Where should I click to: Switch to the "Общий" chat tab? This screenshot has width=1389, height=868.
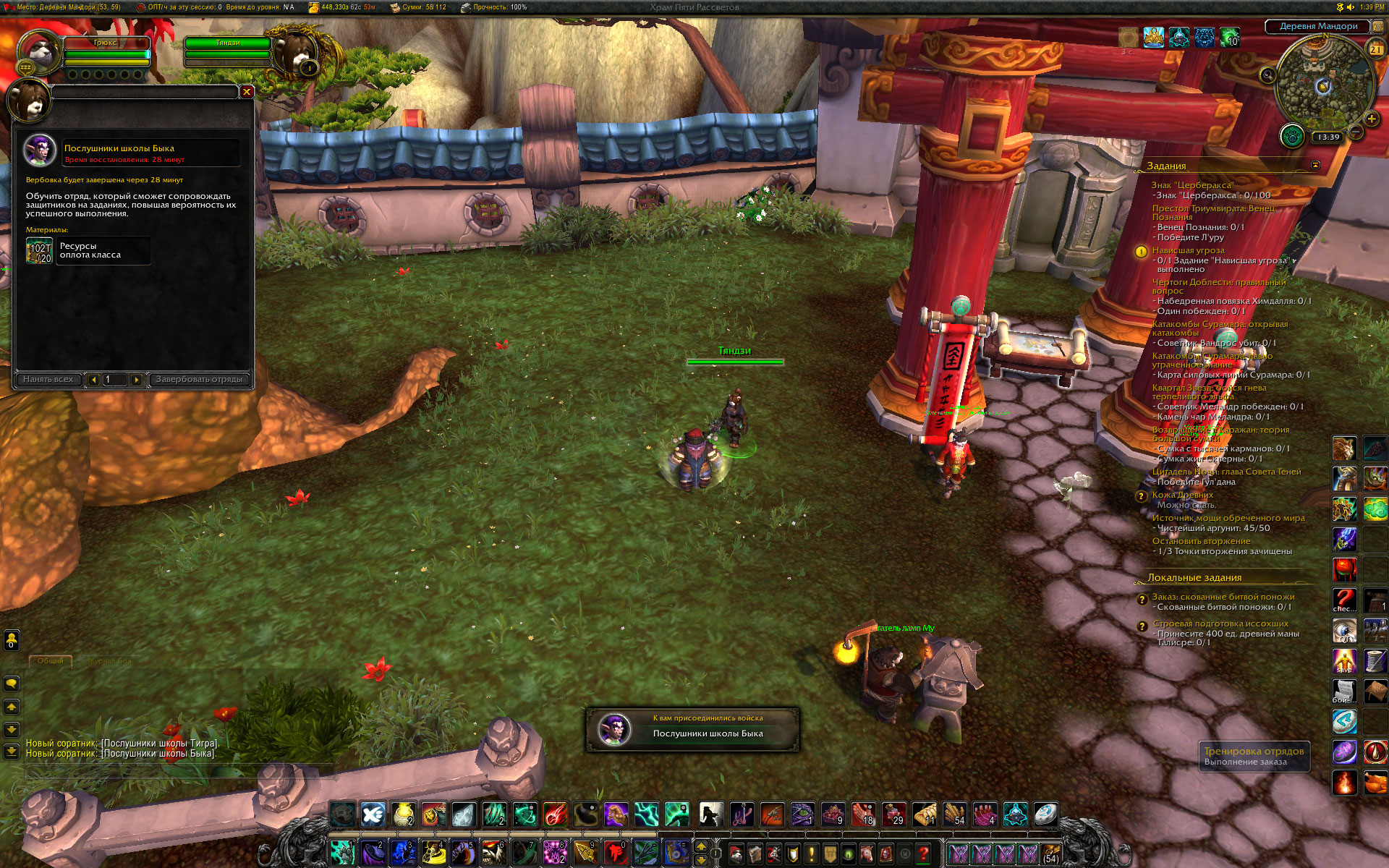click(x=50, y=661)
